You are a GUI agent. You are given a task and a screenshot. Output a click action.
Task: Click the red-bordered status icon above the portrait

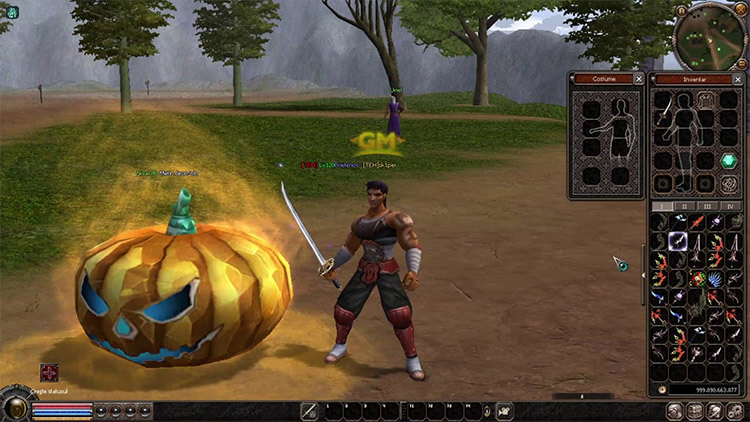(x=49, y=374)
